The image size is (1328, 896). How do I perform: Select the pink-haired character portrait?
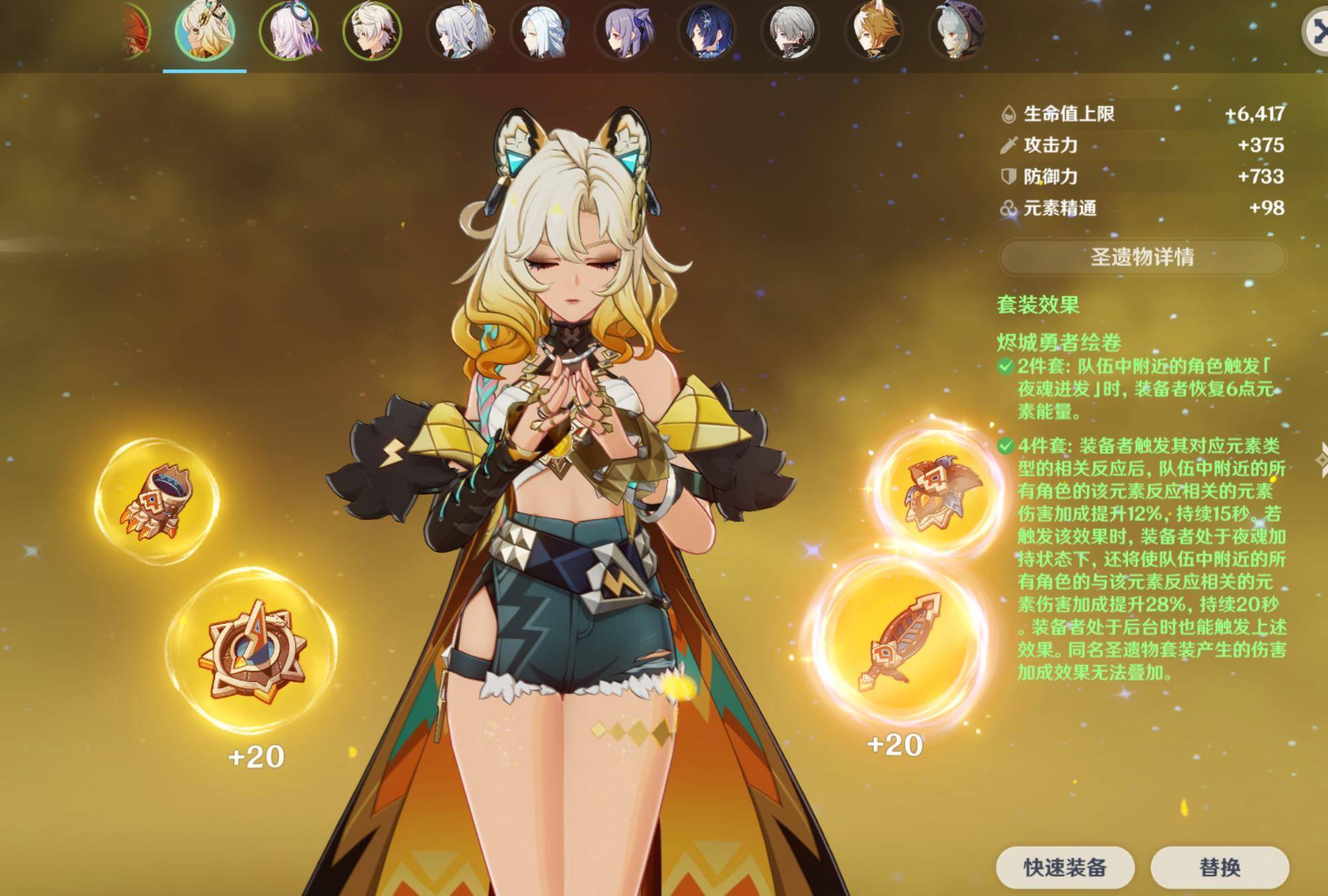tap(289, 31)
